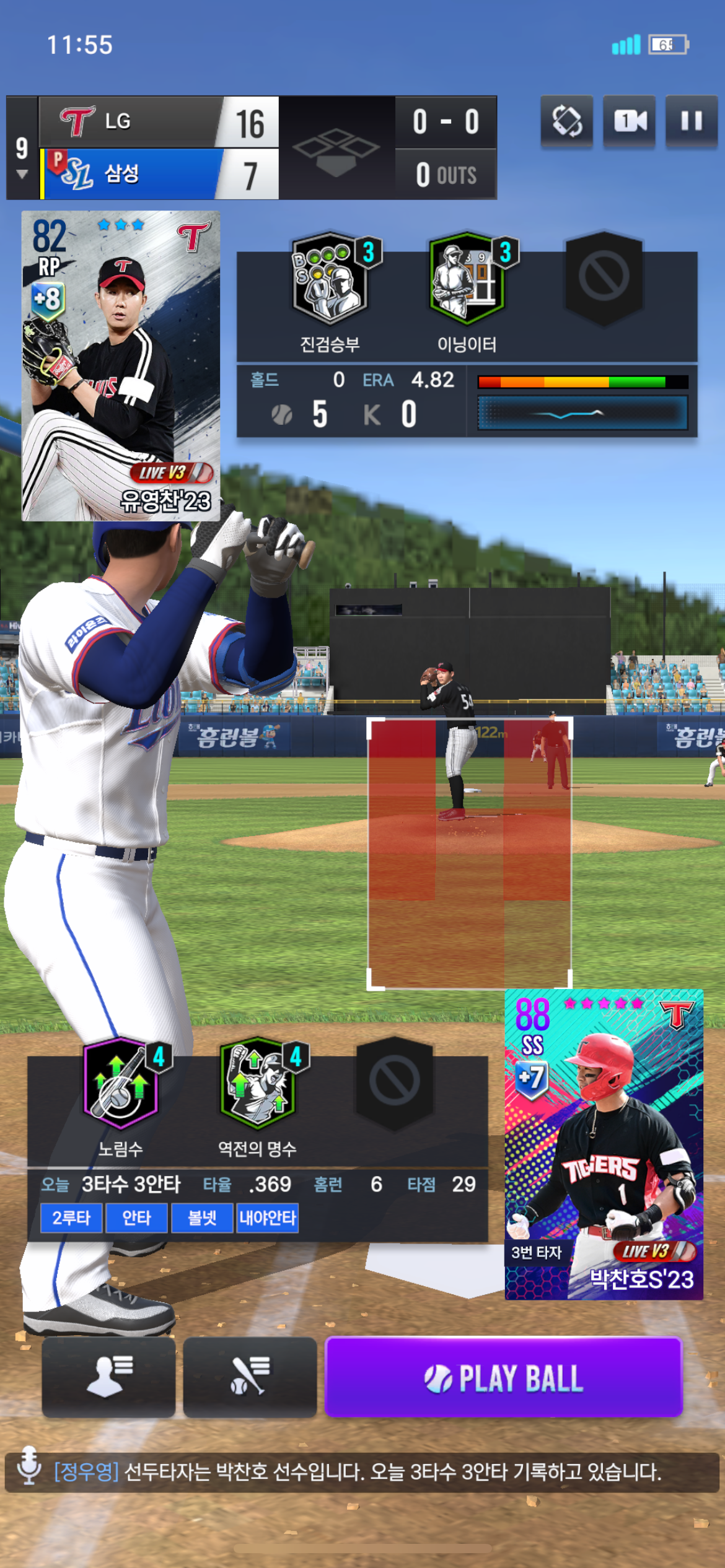Select the 유영찬'23 pitcher card

coord(121,365)
